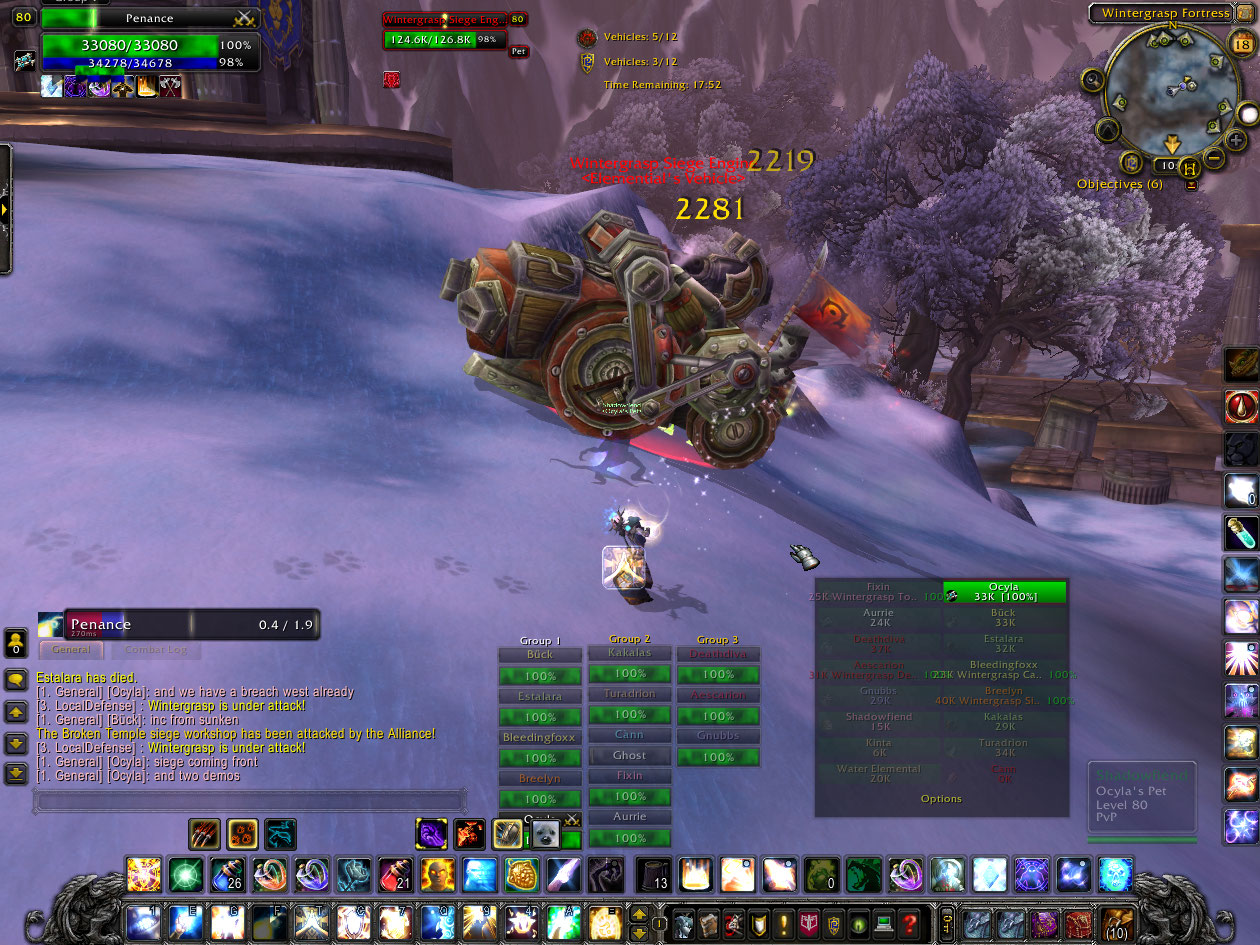Click the chat input box
Viewport: 1260px width, 945px height.
pos(250,800)
